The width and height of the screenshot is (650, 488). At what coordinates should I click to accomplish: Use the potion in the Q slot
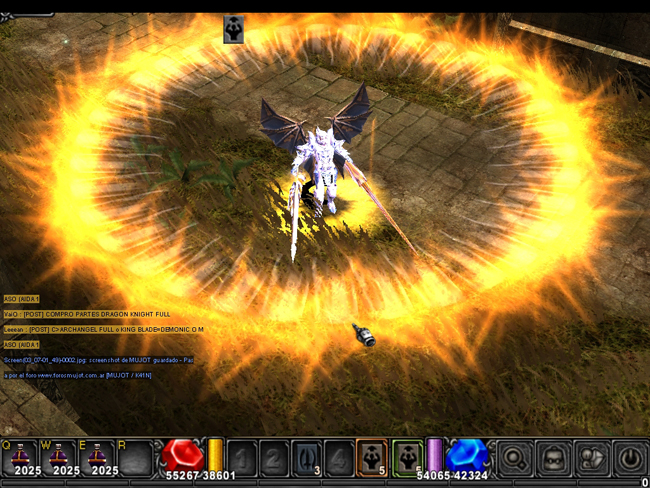[20, 458]
